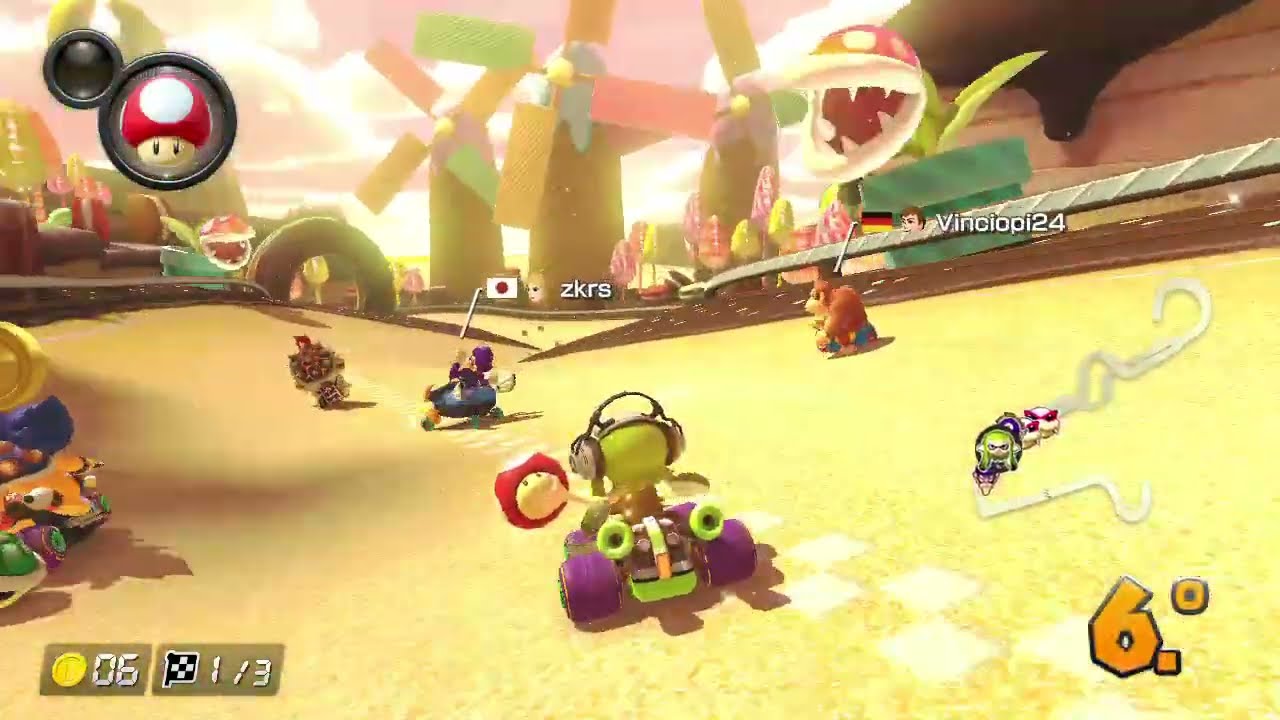Select the zkrs player name tag
The height and width of the screenshot is (720, 1280).
coord(585,290)
